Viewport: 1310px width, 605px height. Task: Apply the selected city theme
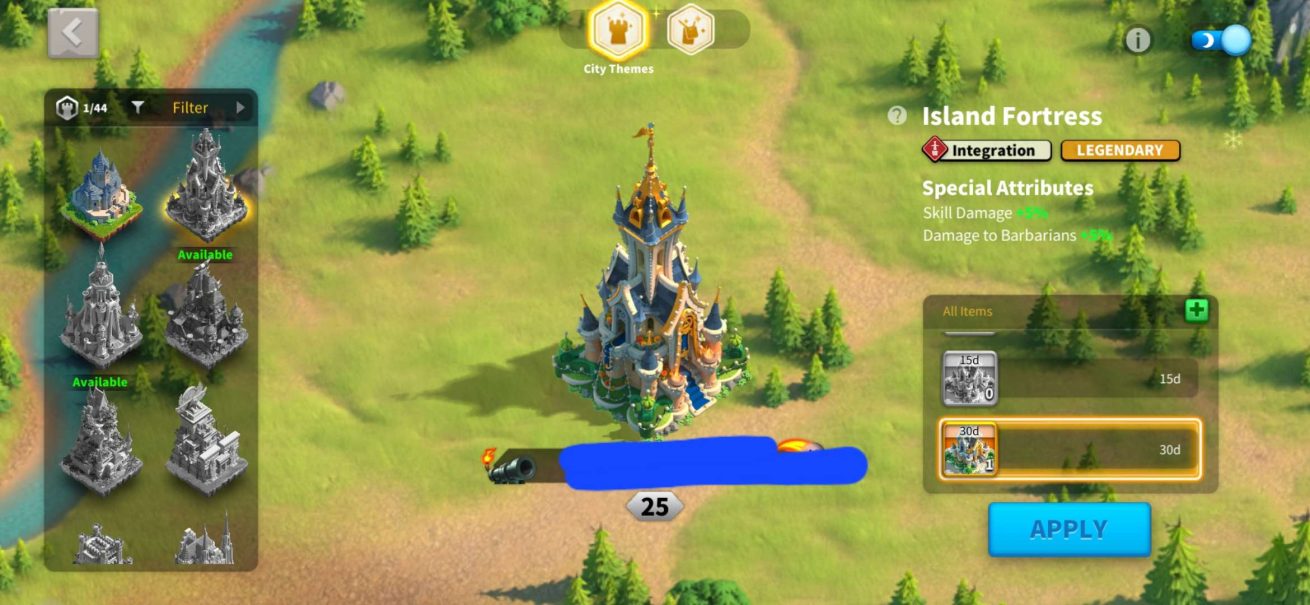point(1069,529)
